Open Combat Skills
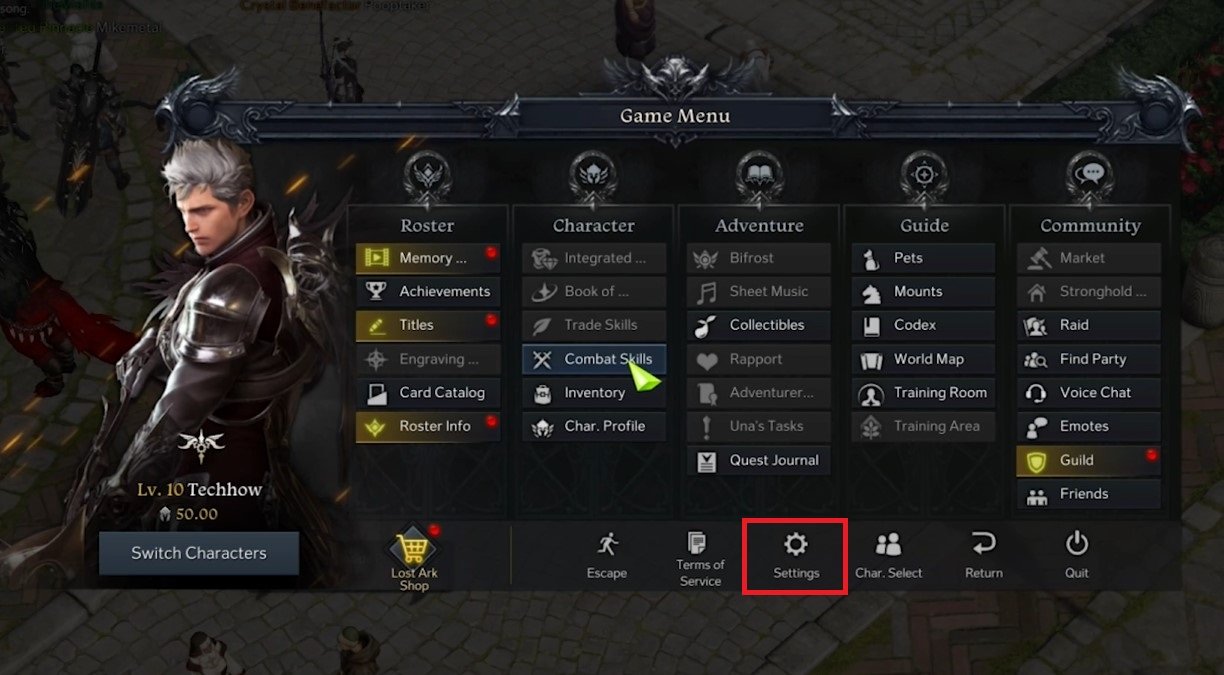The width and height of the screenshot is (1224, 675). point(594,359)
